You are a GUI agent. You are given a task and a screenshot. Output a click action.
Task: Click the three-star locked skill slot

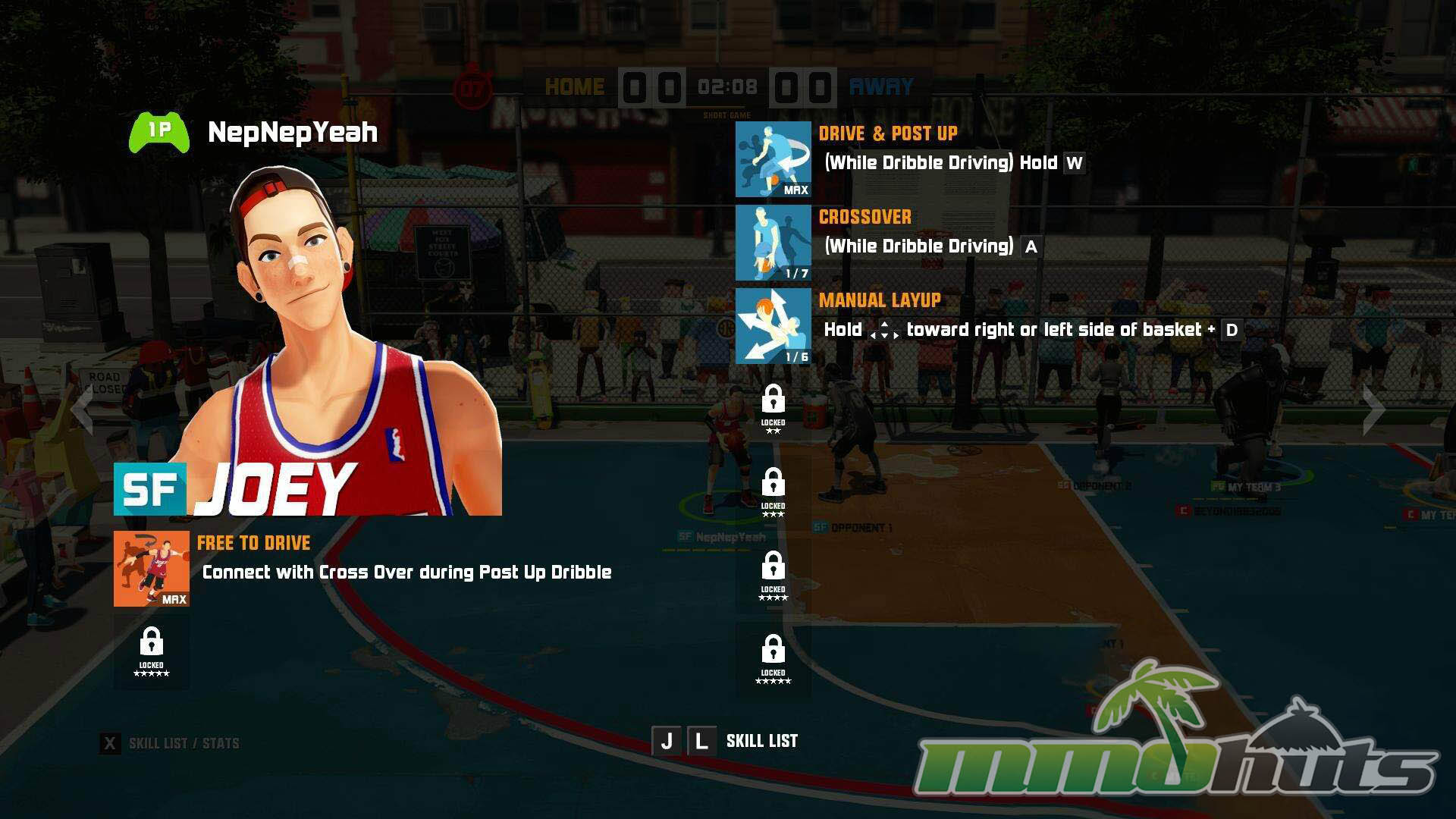click(773, 493)
